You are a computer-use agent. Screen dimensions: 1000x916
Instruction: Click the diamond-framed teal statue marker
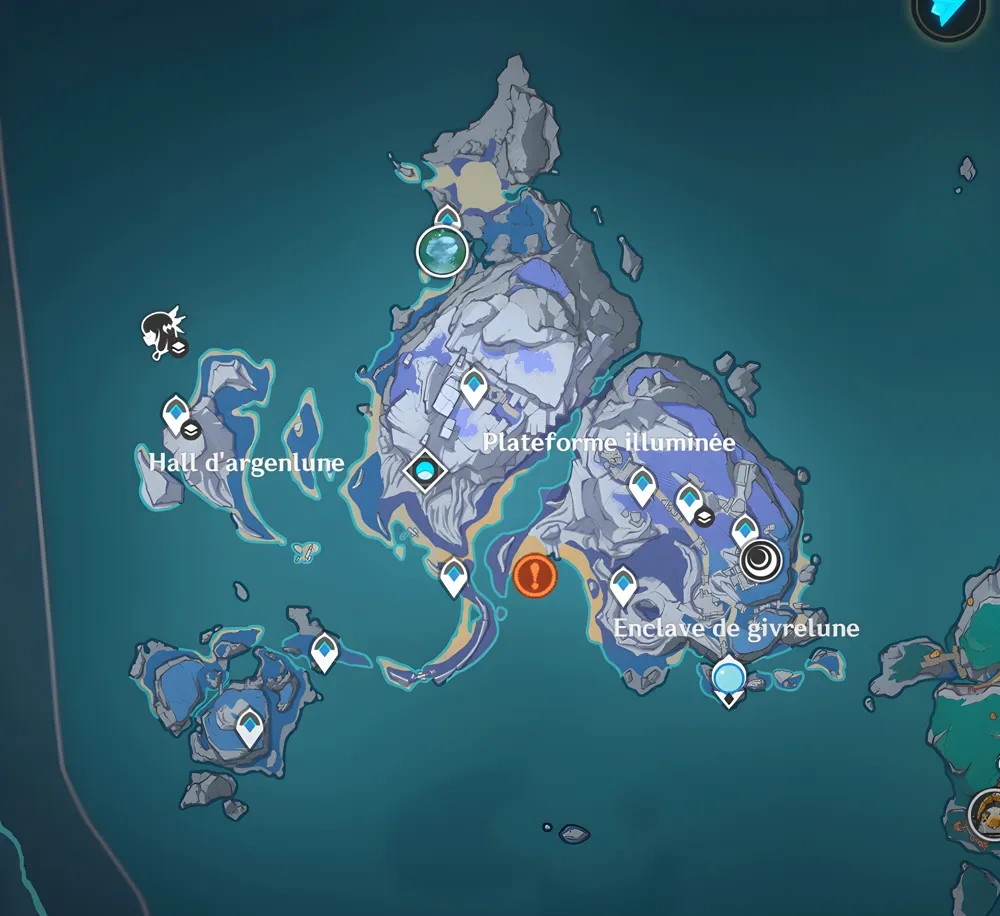click(427, 469)
